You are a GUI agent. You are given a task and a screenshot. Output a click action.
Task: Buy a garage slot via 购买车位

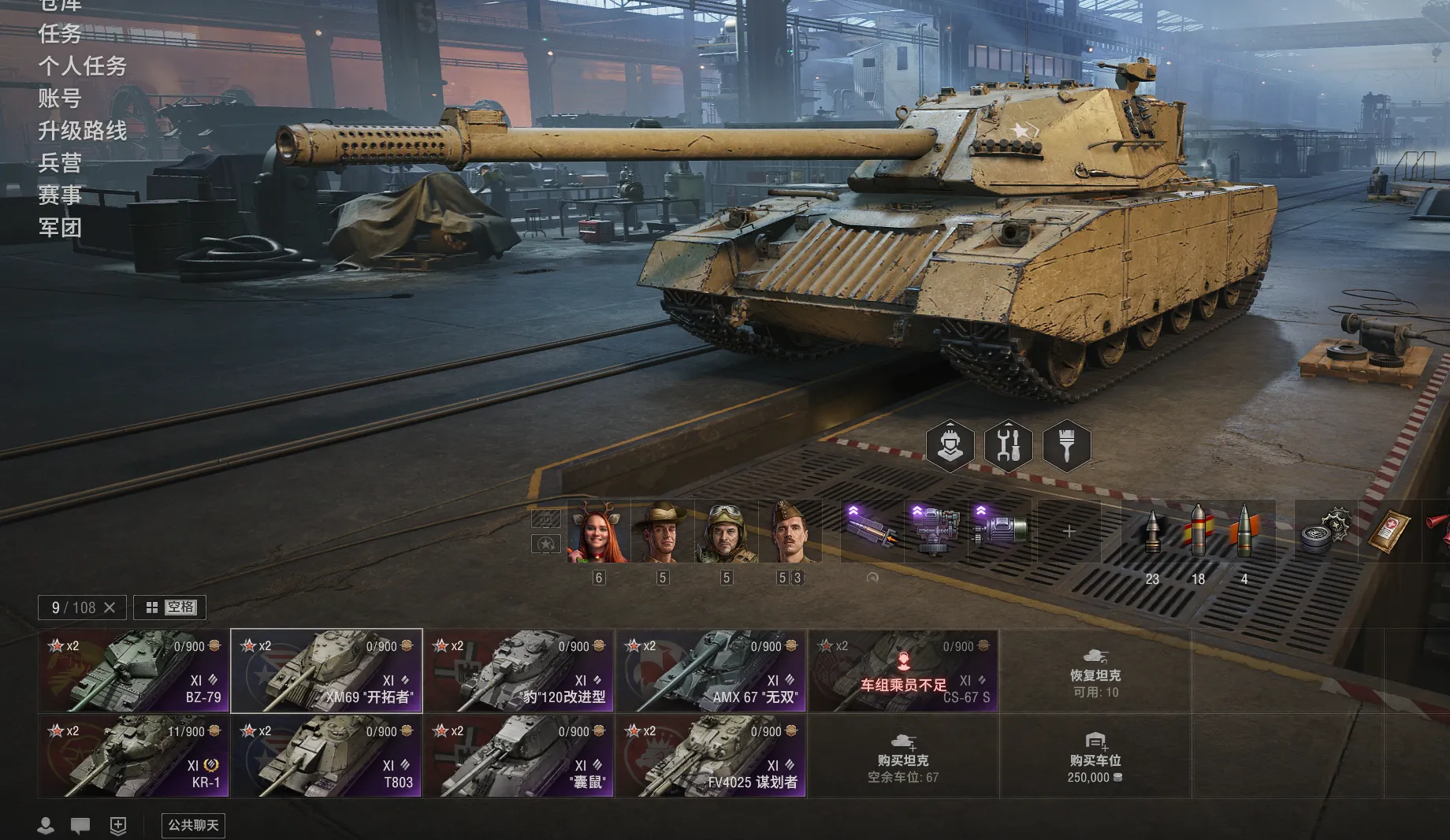point(1095,756)
